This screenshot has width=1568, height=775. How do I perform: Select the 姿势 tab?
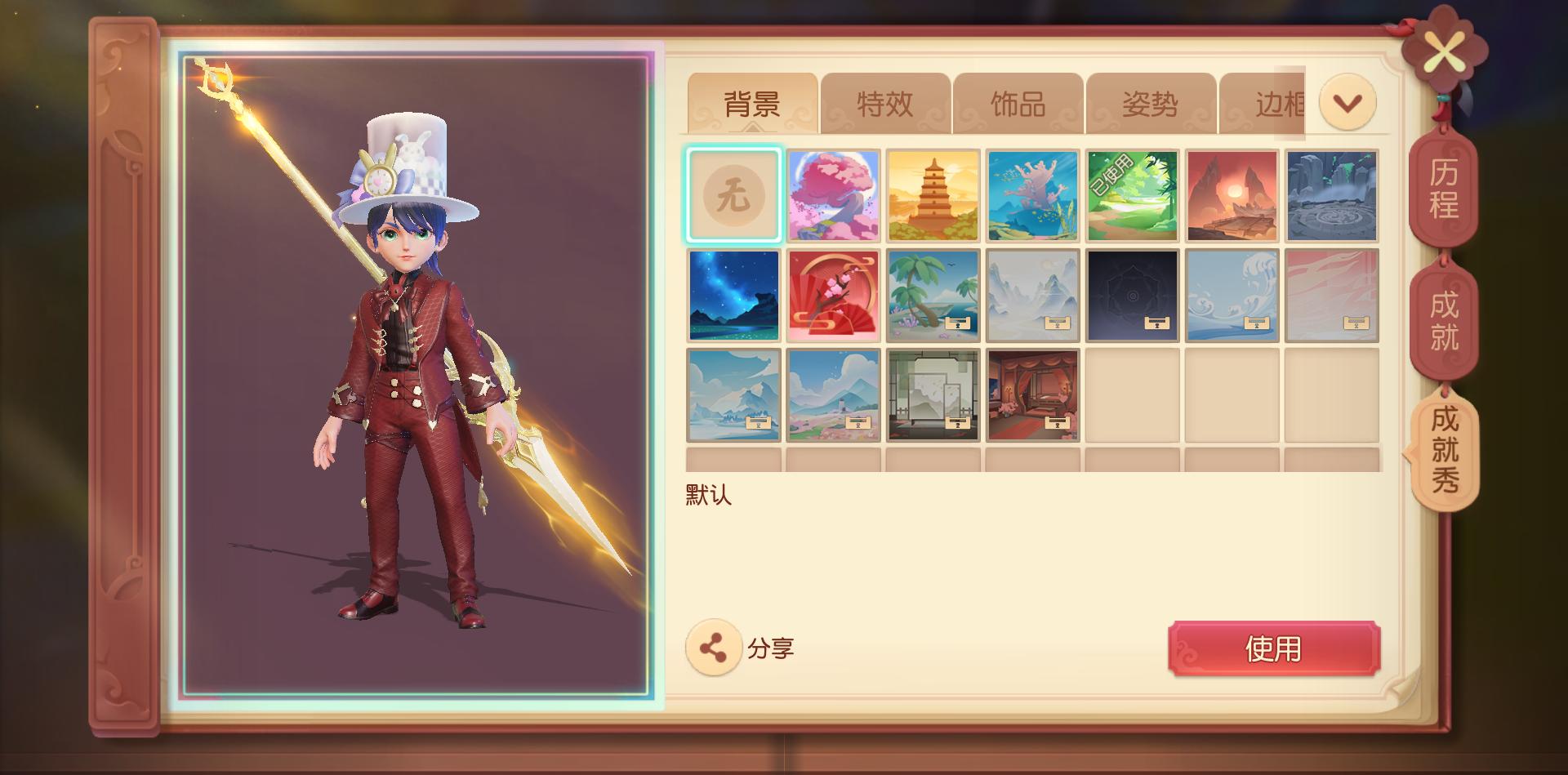coord(1150,104)
